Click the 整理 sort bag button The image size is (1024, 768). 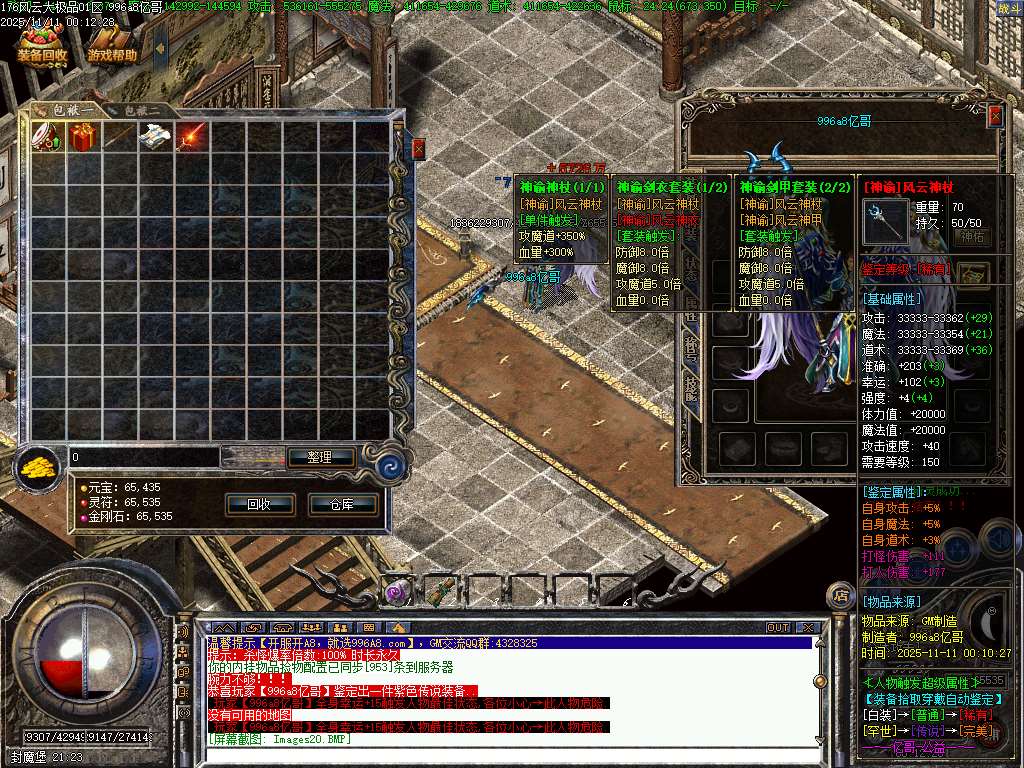point(319,457)
